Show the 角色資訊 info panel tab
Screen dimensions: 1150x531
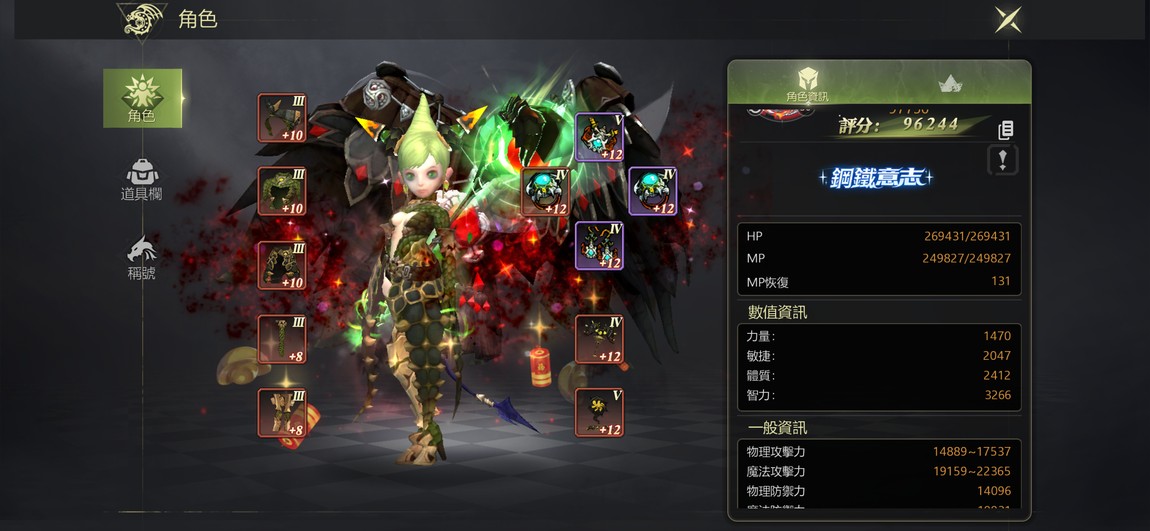pyautogui.click(x=807, y=84)
